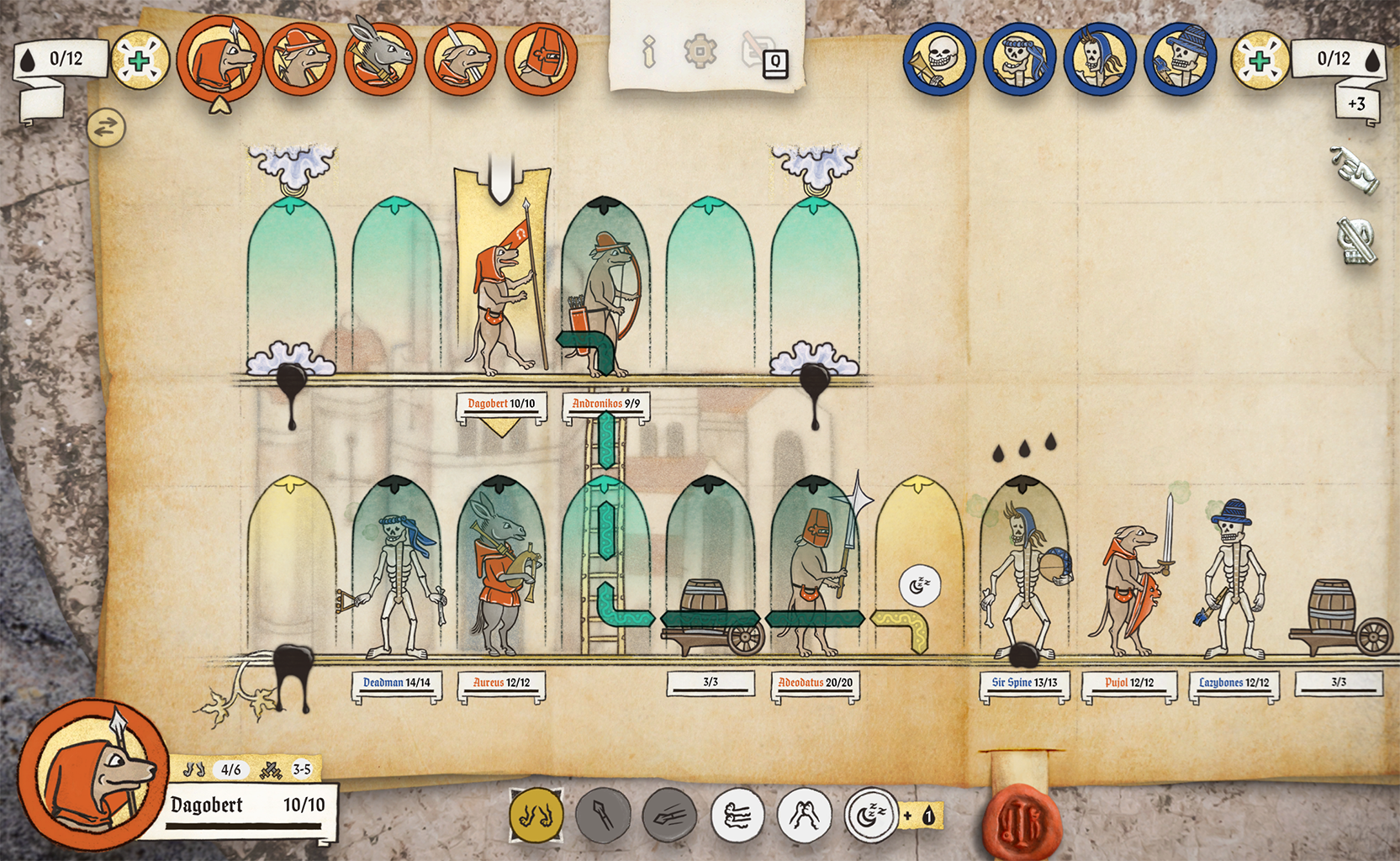
Task: Choose the spear thrust attack action
Action: tap(603, 815)
